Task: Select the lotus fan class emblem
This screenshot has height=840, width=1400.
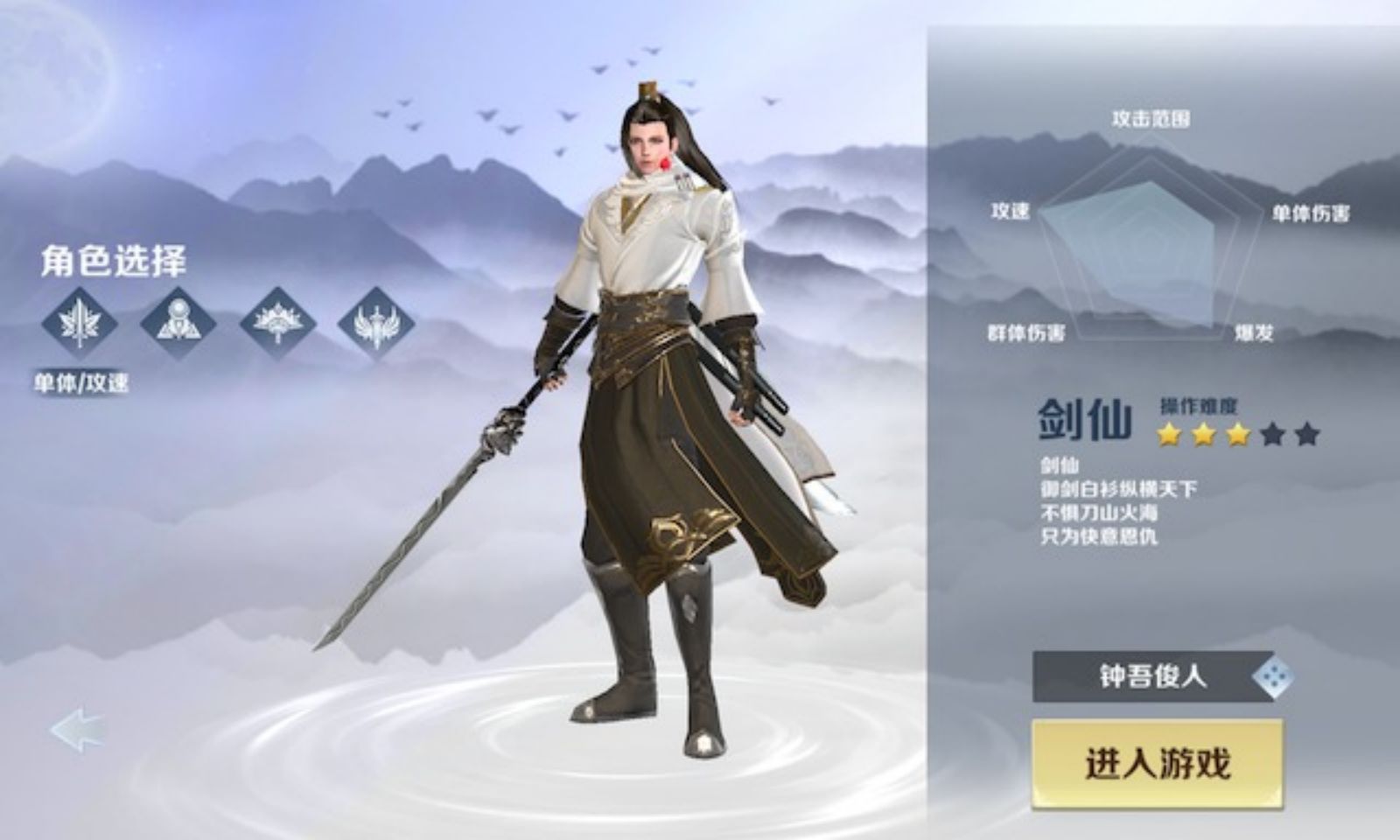Action: [x=278, y=321]
